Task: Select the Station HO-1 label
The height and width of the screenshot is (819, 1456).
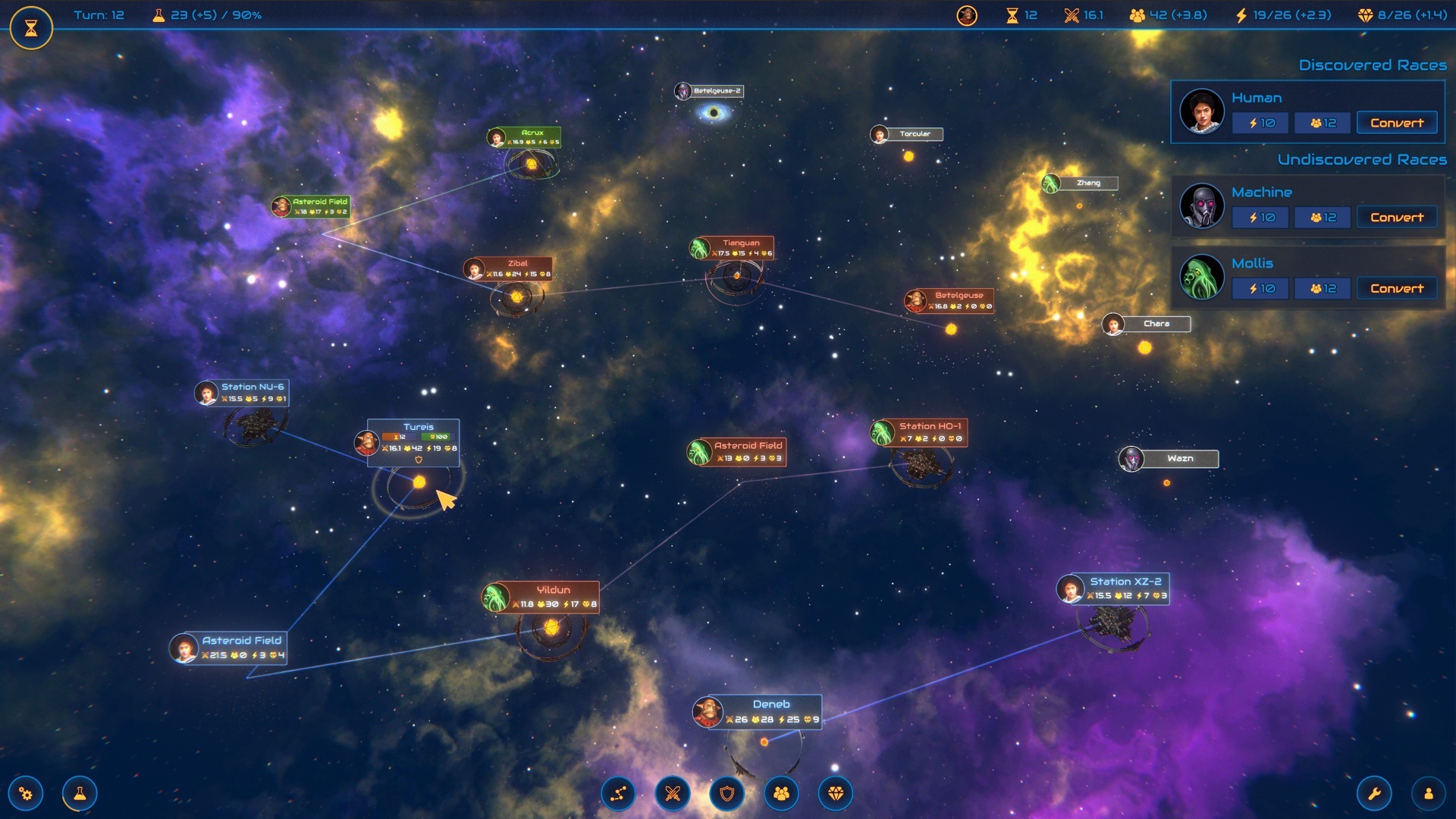Action: (929, 426)
